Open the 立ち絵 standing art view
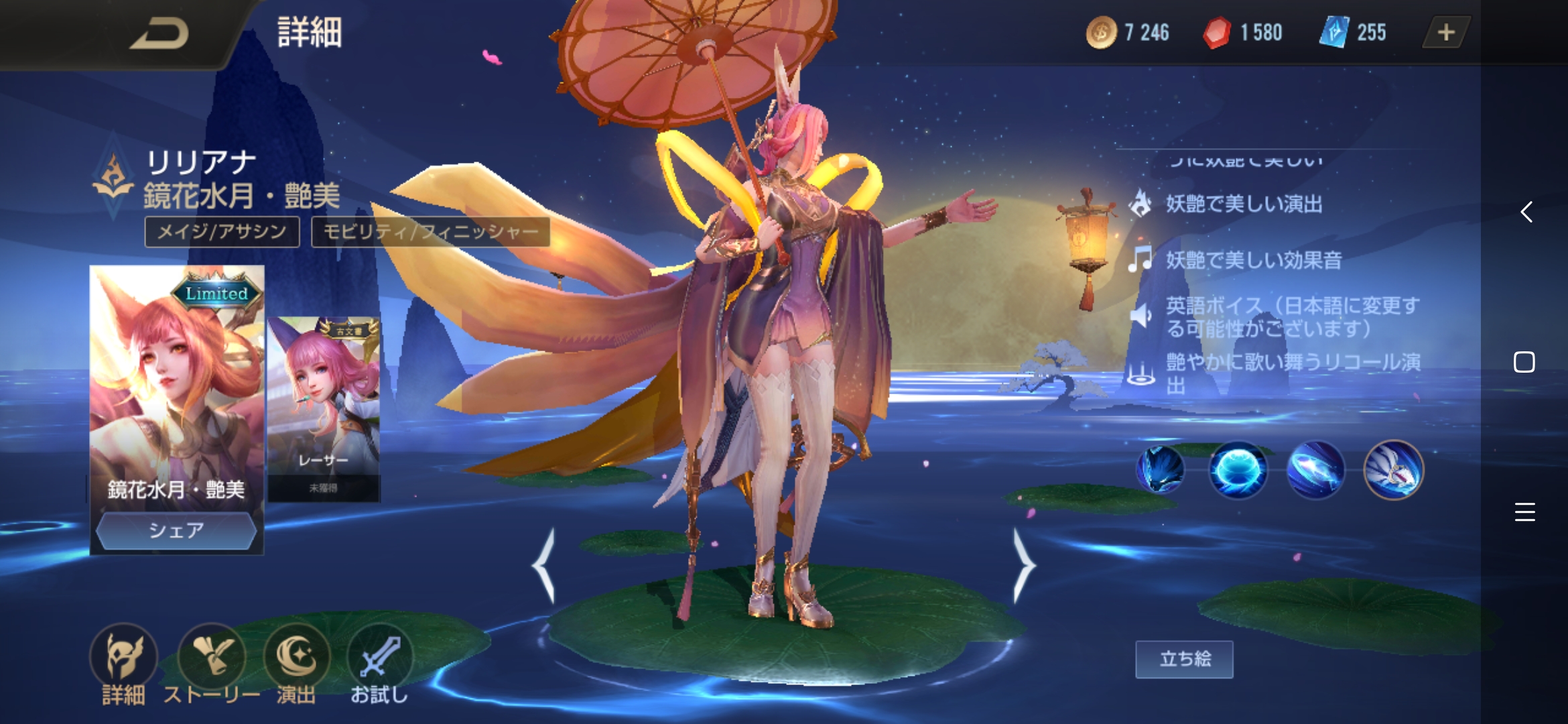 1183,659
